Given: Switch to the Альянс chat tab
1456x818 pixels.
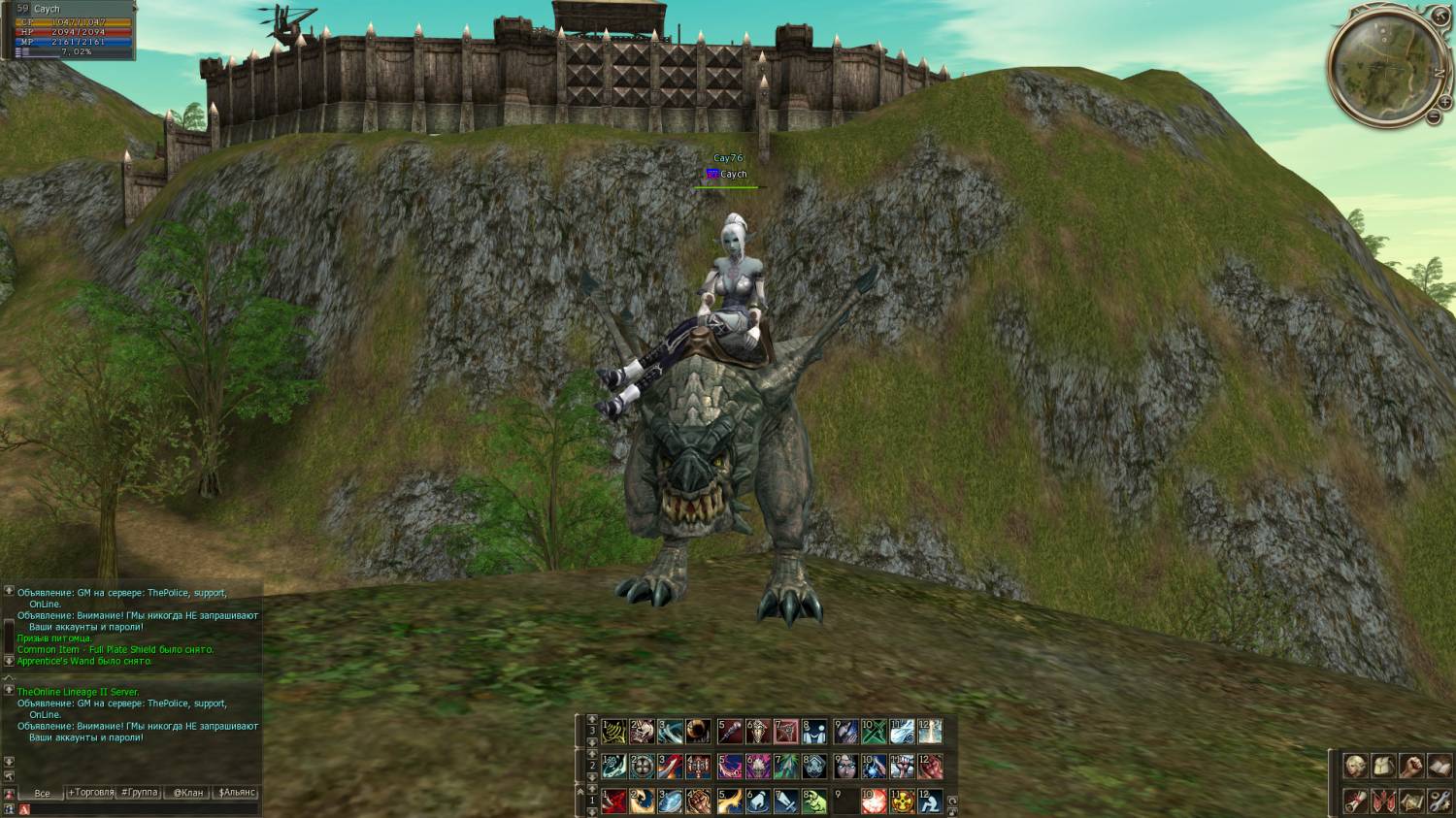Looking at the screenshot, I should pos(237,793).
